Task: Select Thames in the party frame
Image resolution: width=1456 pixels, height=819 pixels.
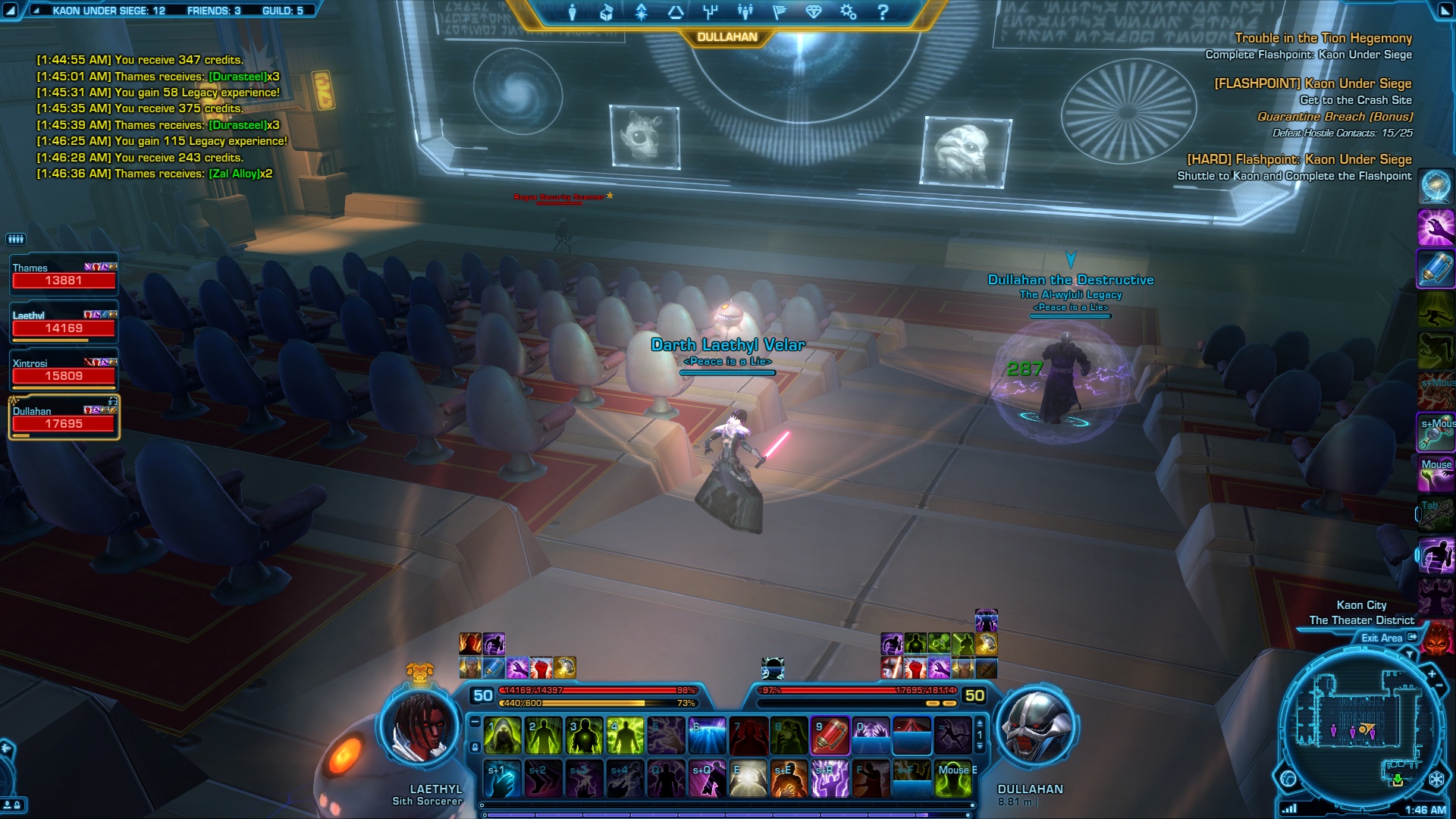Action: pos(64,275)
